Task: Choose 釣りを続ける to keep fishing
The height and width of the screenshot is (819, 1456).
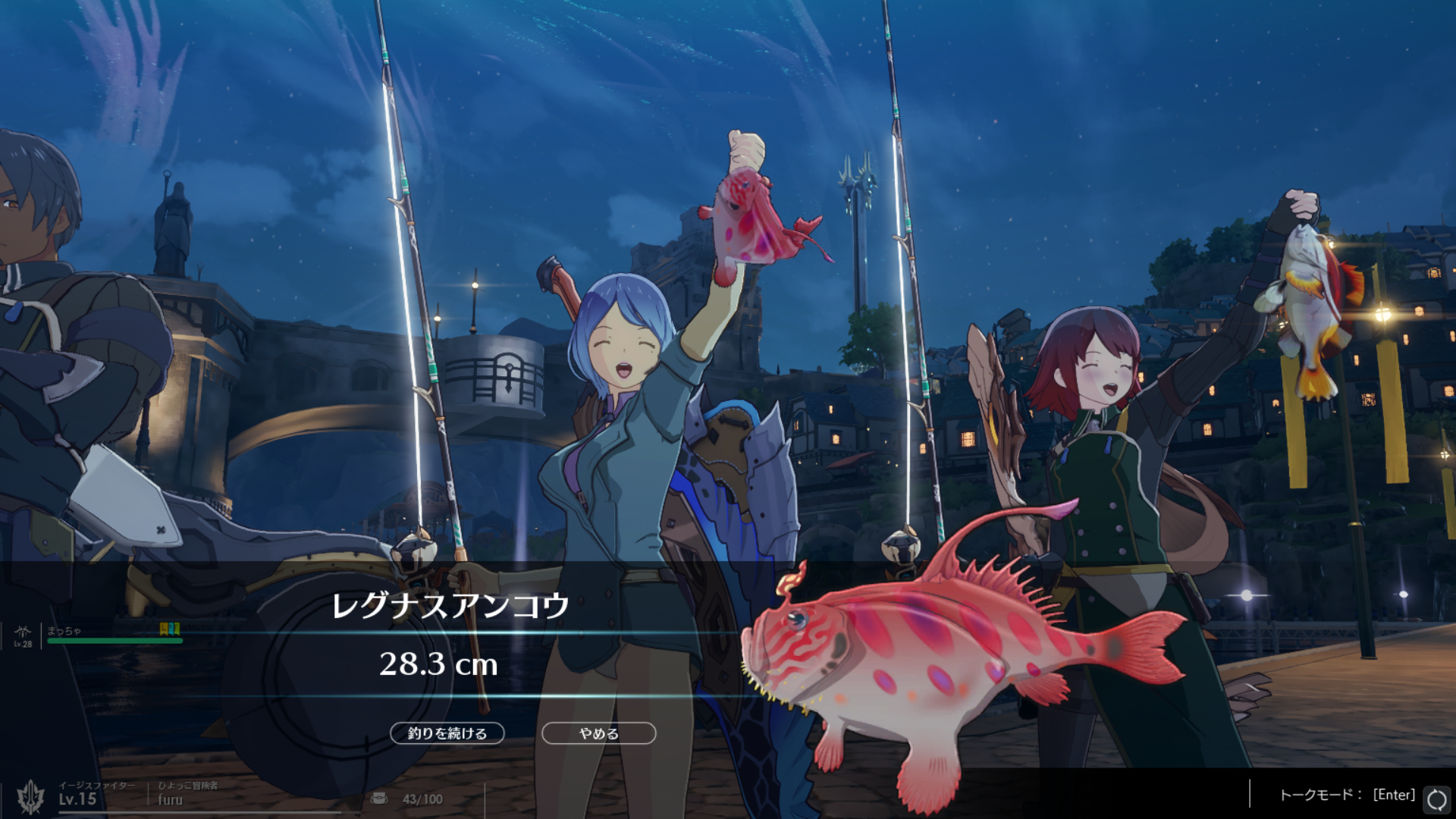Action: pyautogui.click(x=447, y=733)
